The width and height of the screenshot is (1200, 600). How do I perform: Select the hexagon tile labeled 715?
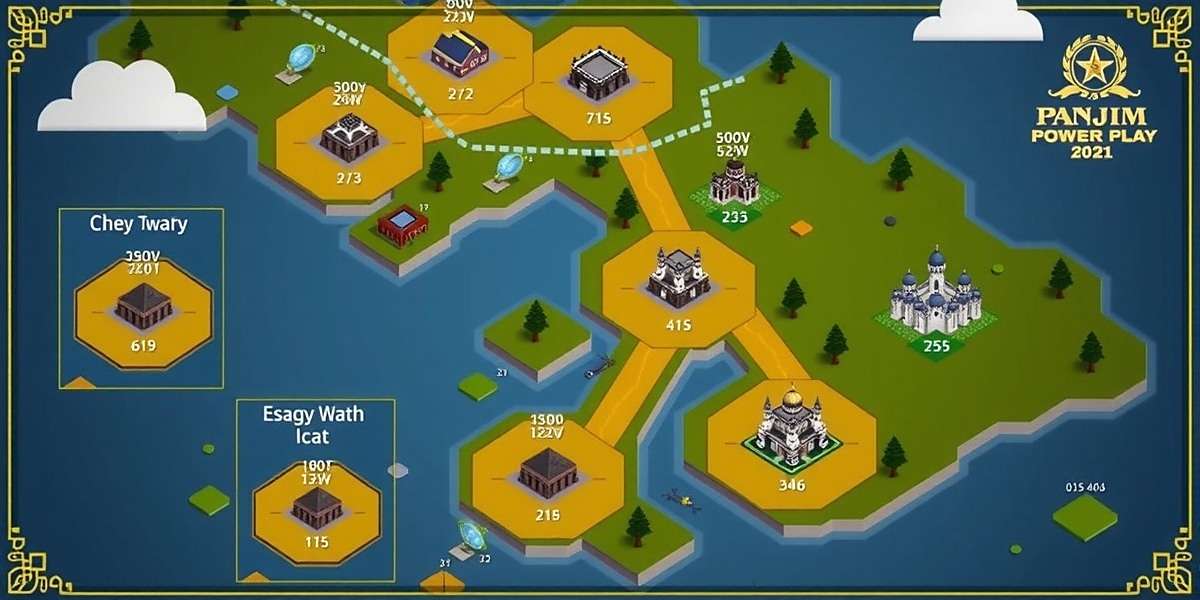tap(598, 84)
